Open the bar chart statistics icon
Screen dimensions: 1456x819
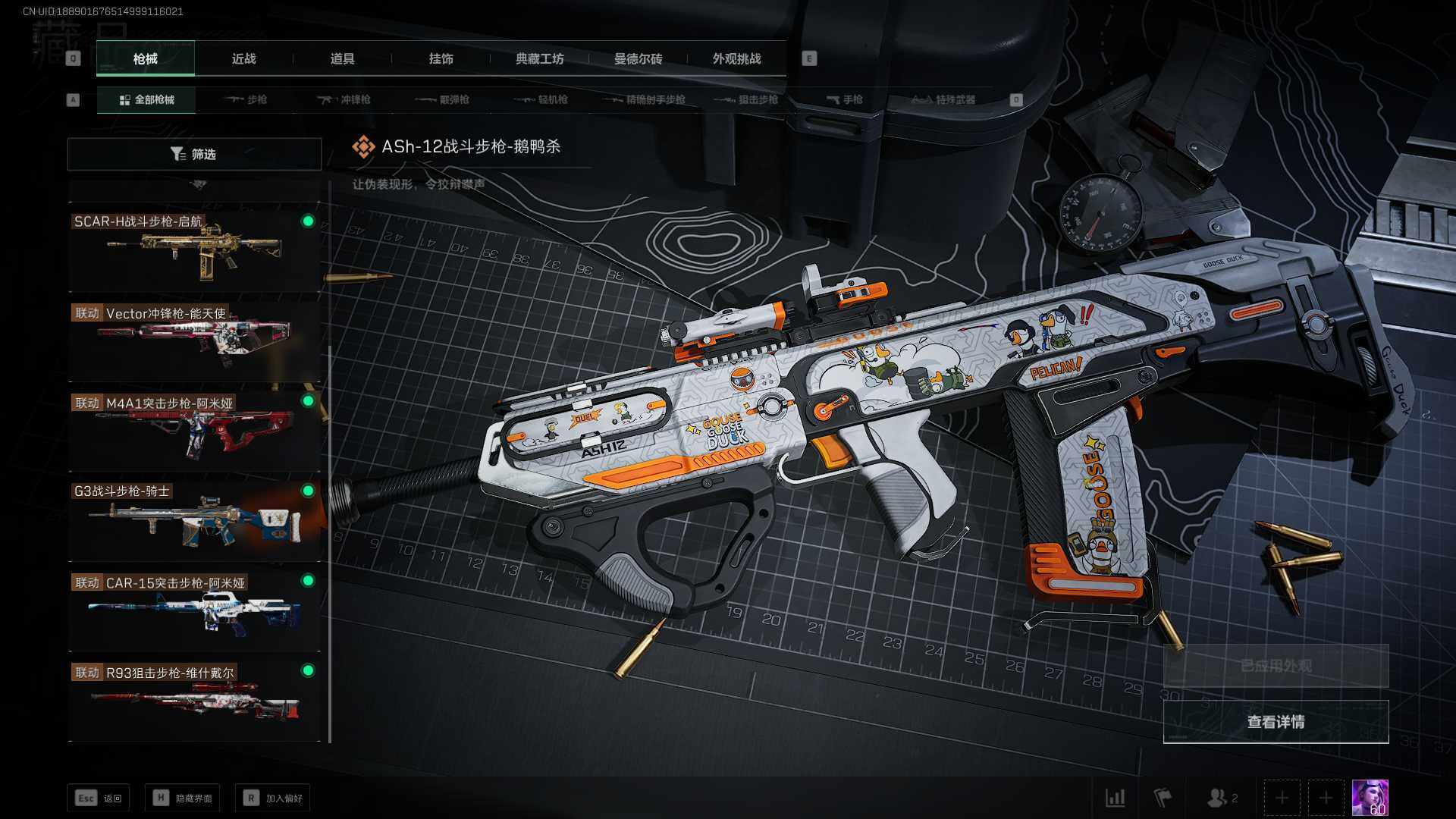(1116, 798)
